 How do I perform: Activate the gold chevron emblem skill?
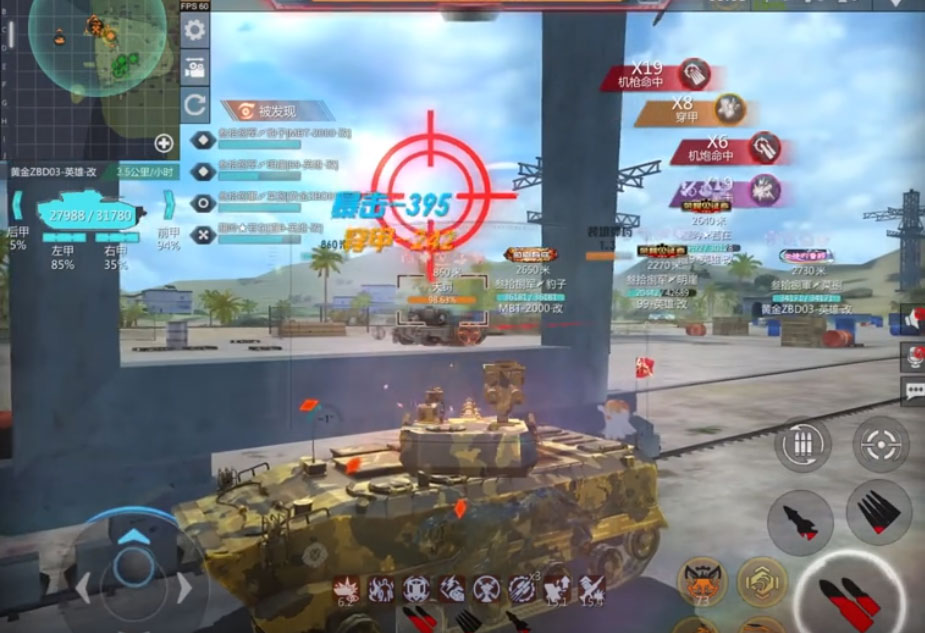(763, 580)
